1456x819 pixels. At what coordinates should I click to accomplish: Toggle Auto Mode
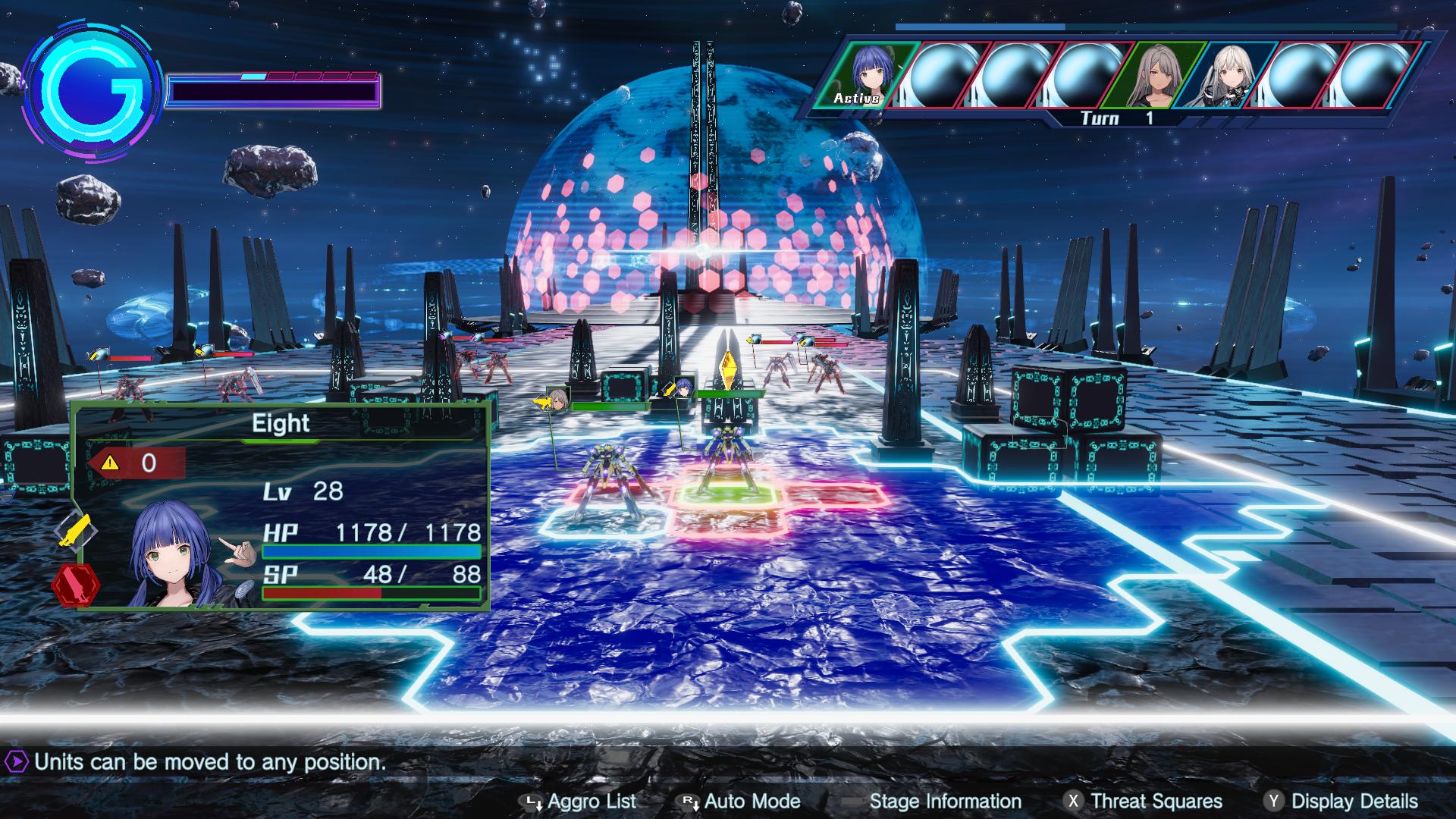click(752, 802)
